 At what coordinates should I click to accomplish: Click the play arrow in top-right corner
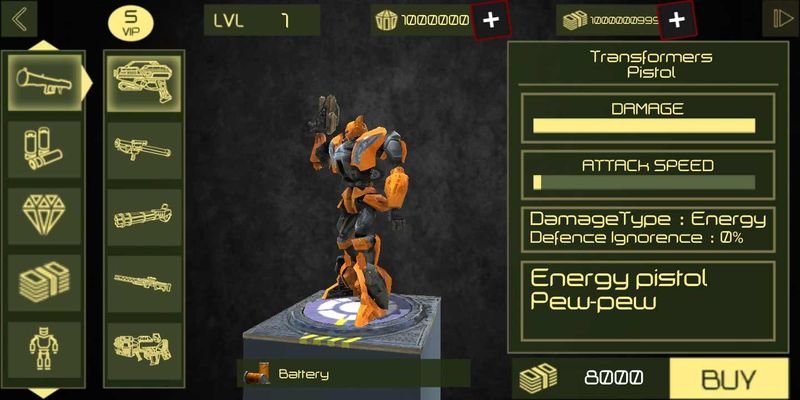pyautogui.click(x=780, y=19)
